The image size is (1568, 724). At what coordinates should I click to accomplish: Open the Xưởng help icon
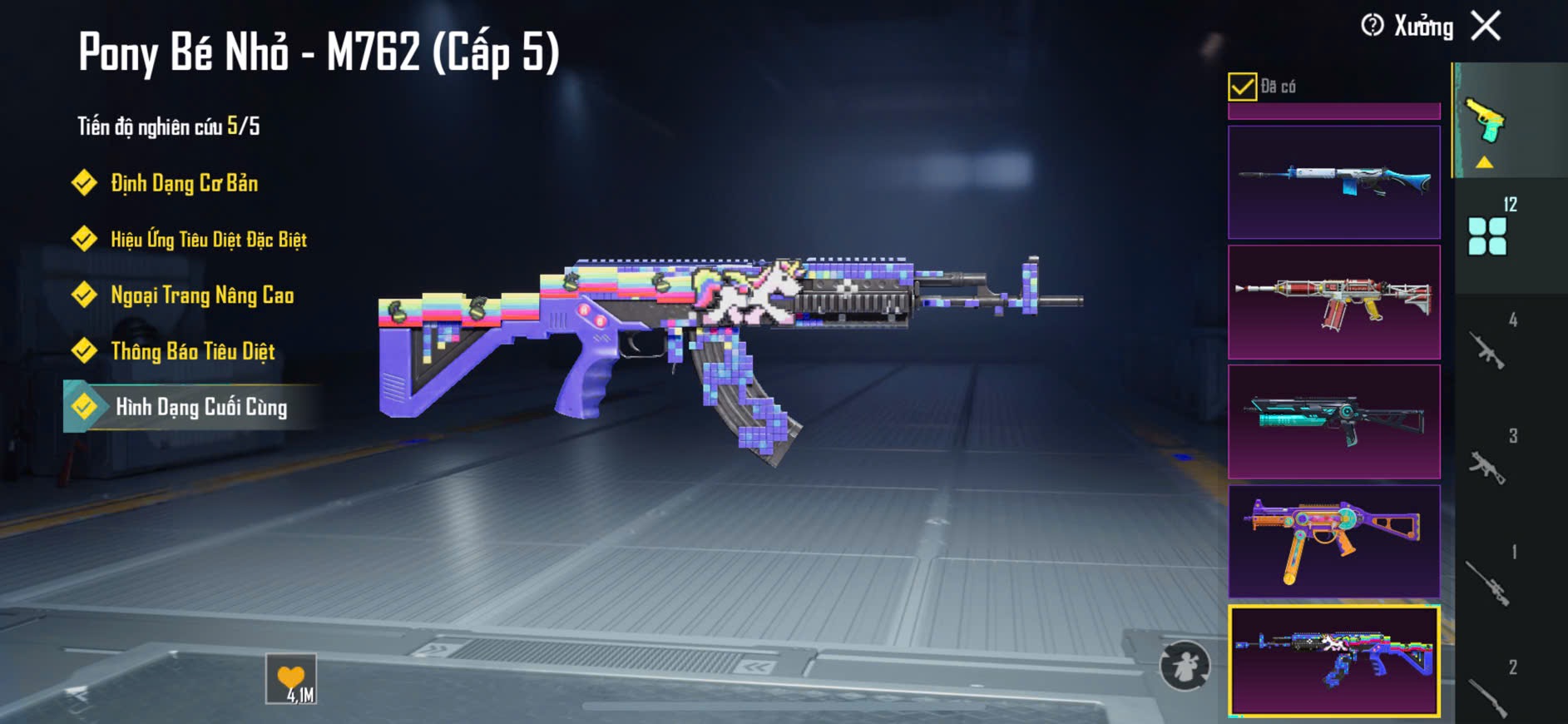pos(1373,26)
